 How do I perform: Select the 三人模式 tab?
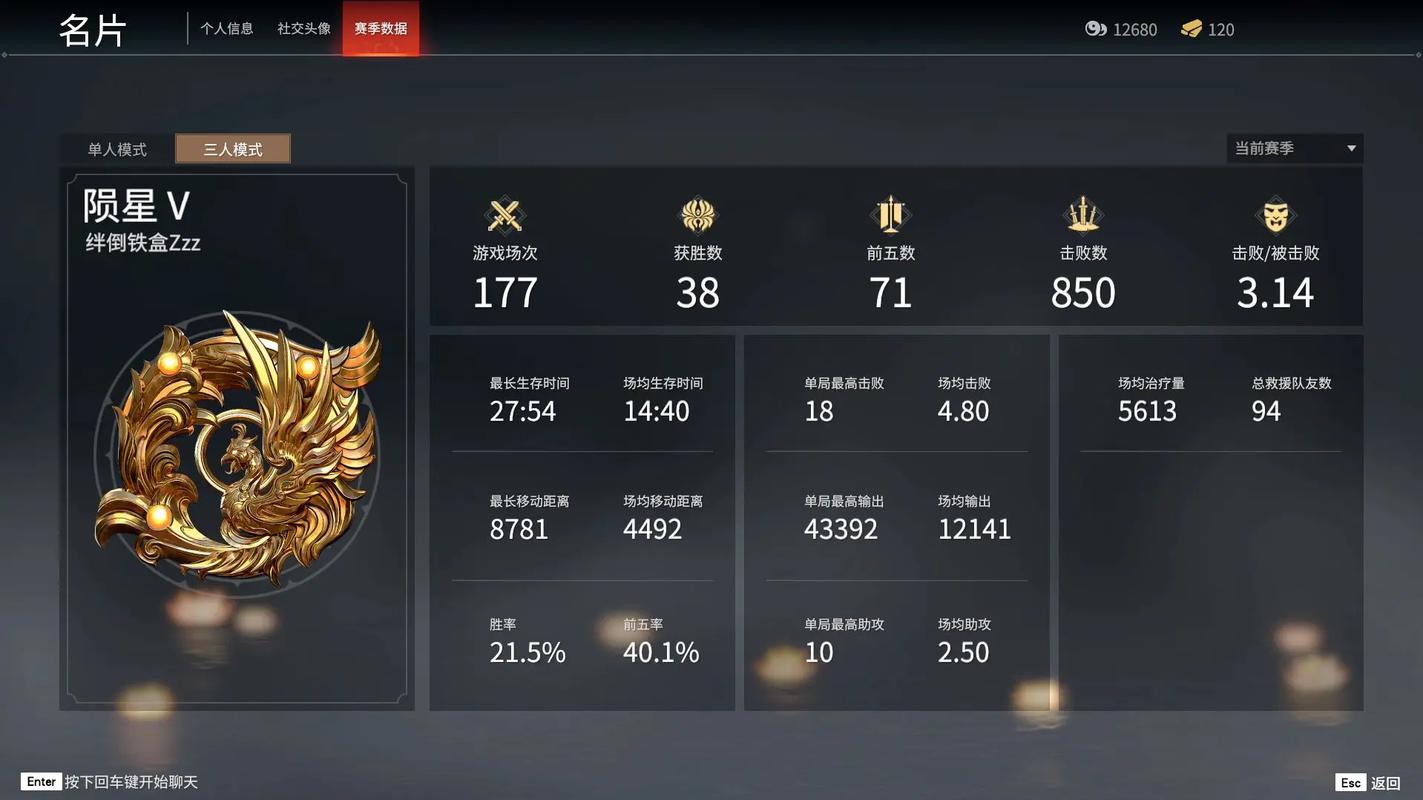pos(233,149)
